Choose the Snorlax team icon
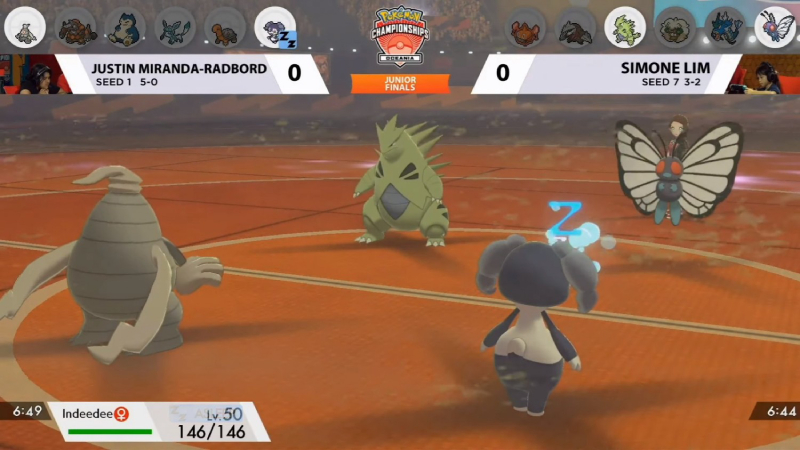 click(124, 25)
